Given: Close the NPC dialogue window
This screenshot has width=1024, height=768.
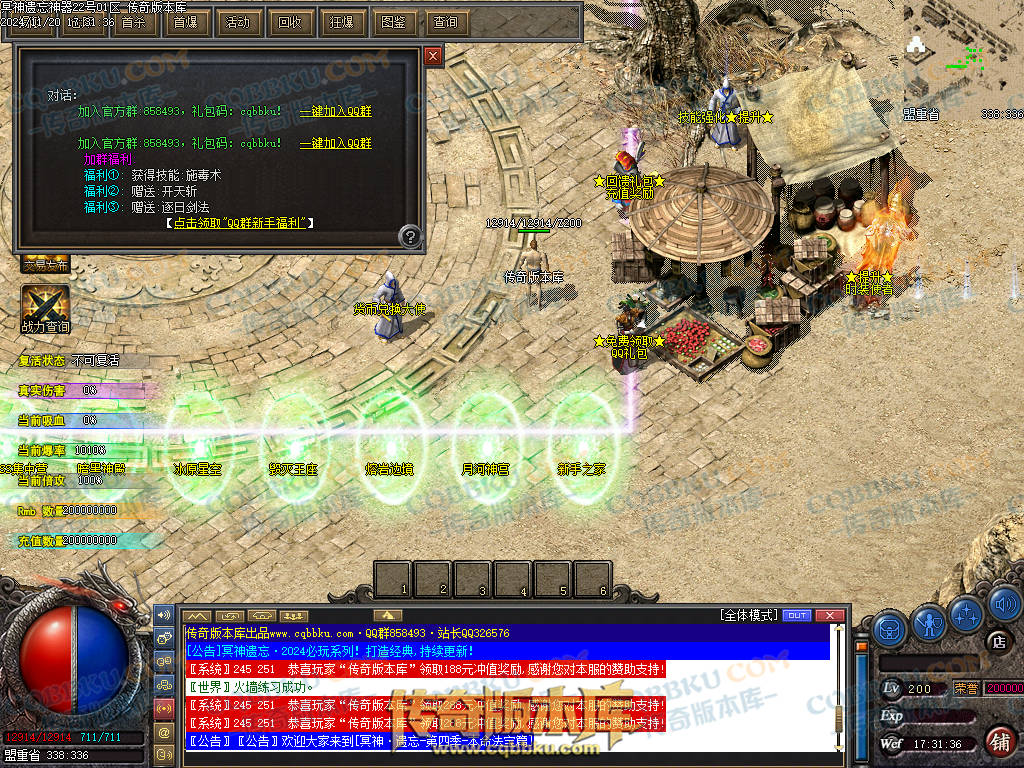Looking at the screenshot, I should point(433,57).
